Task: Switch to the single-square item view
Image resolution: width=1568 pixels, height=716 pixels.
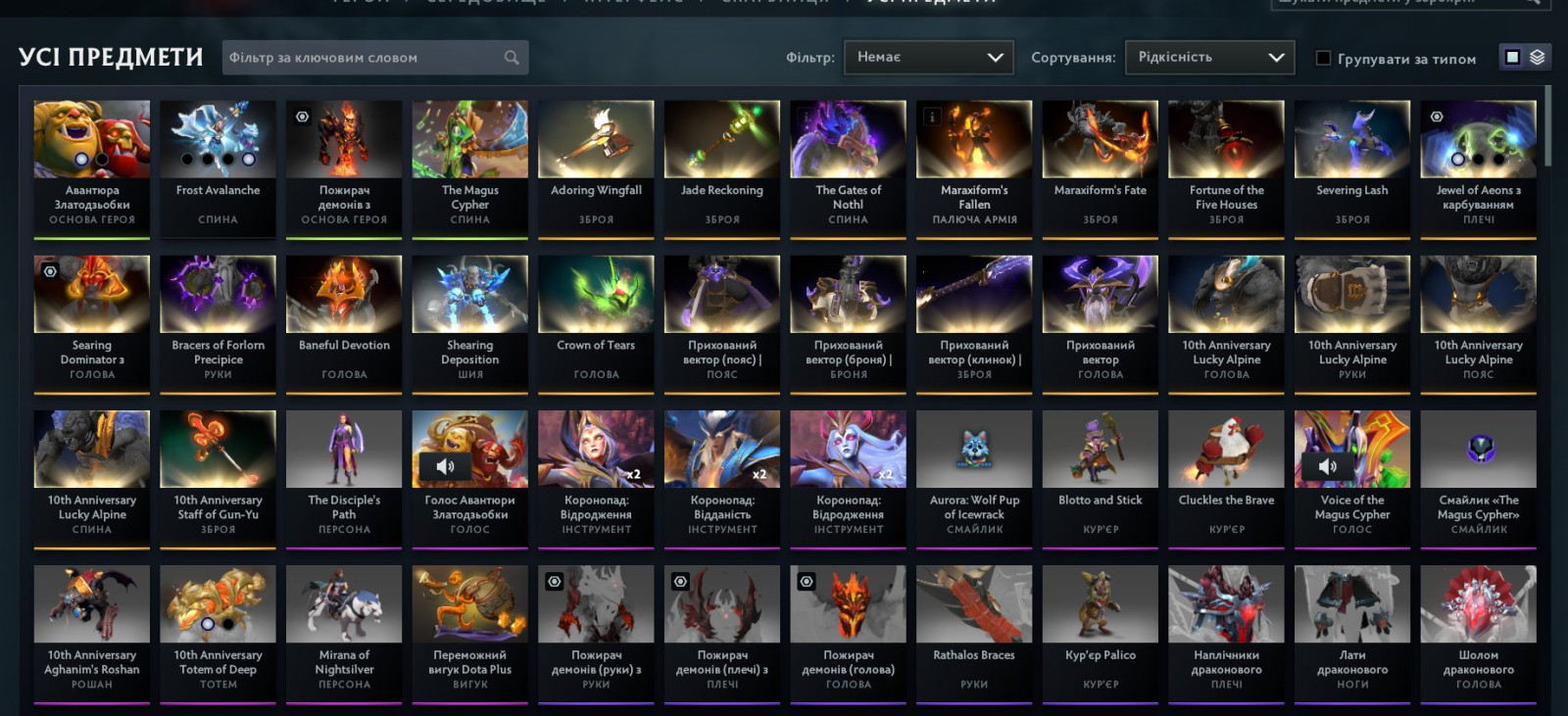Action: [x=1512, y=58]
